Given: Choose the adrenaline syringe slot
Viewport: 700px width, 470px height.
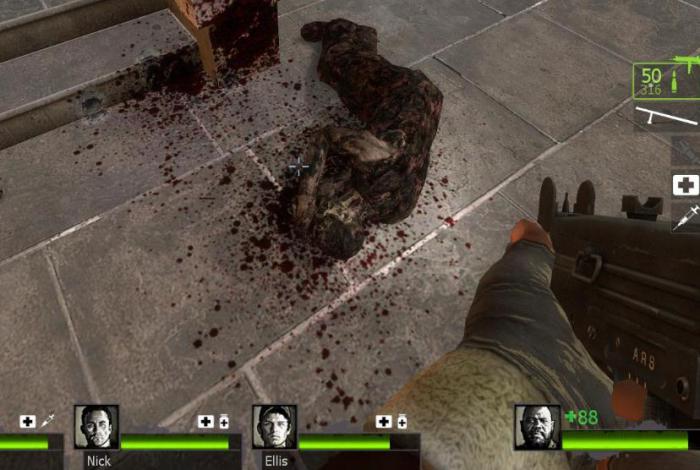Looking at the screenshot, I should coord(685,218).
